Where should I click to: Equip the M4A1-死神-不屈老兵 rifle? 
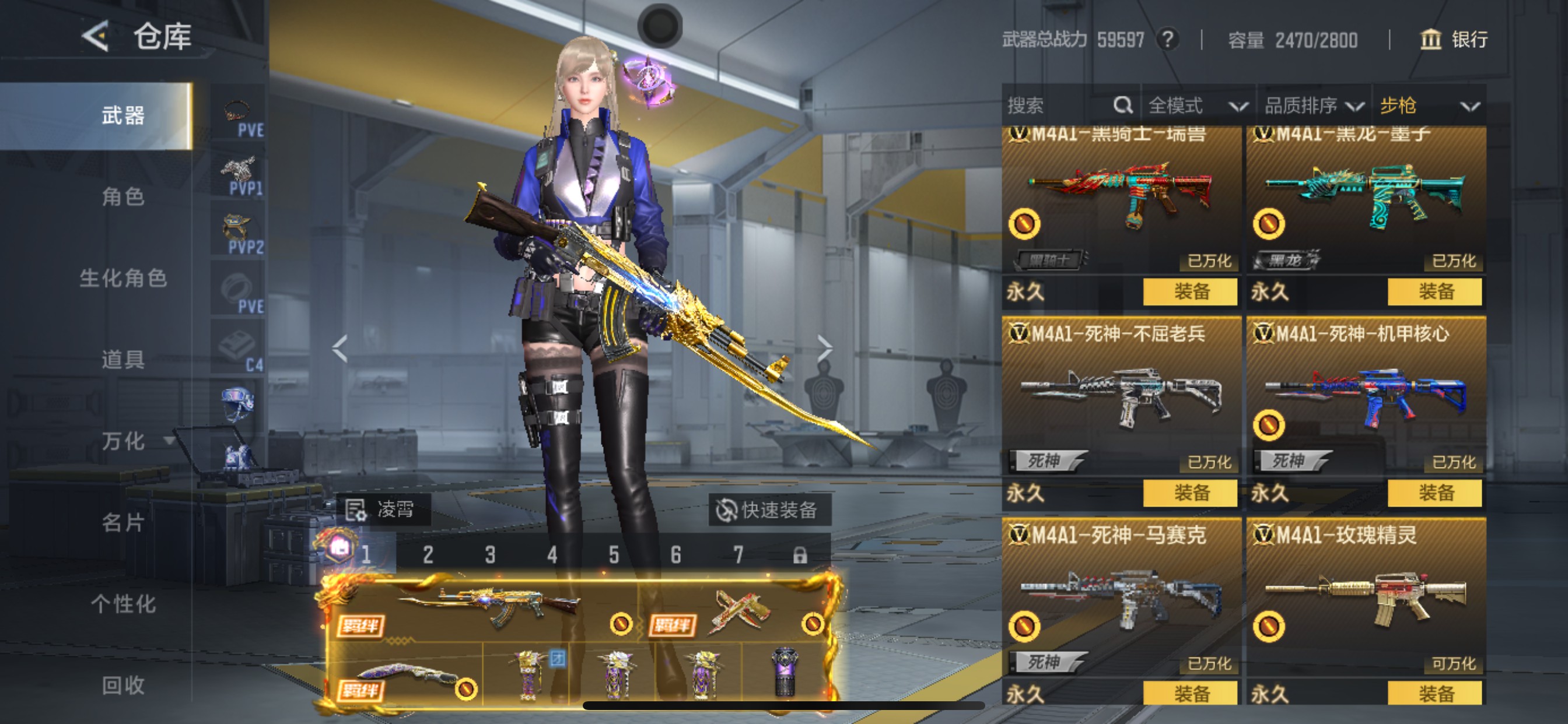click(1190, 492)
